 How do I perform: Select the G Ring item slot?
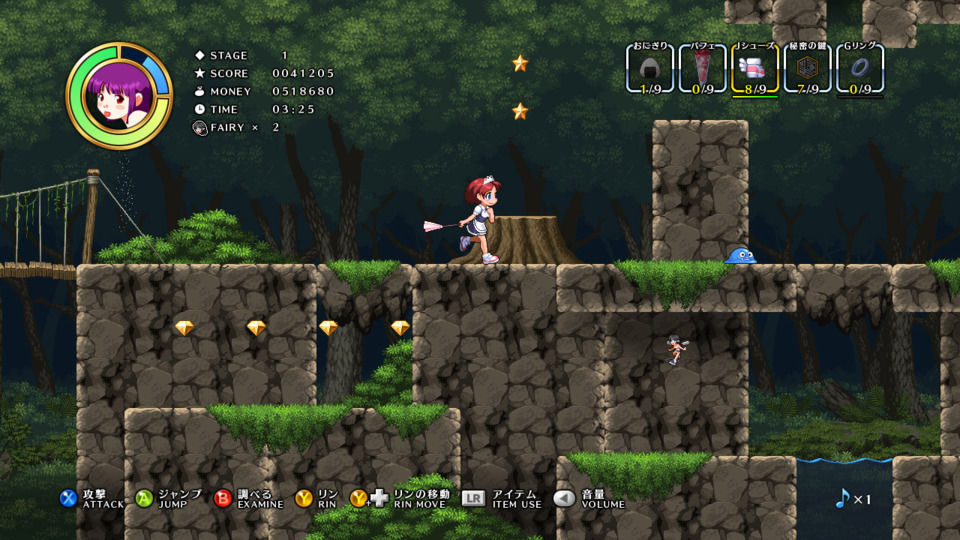[859, 69]
